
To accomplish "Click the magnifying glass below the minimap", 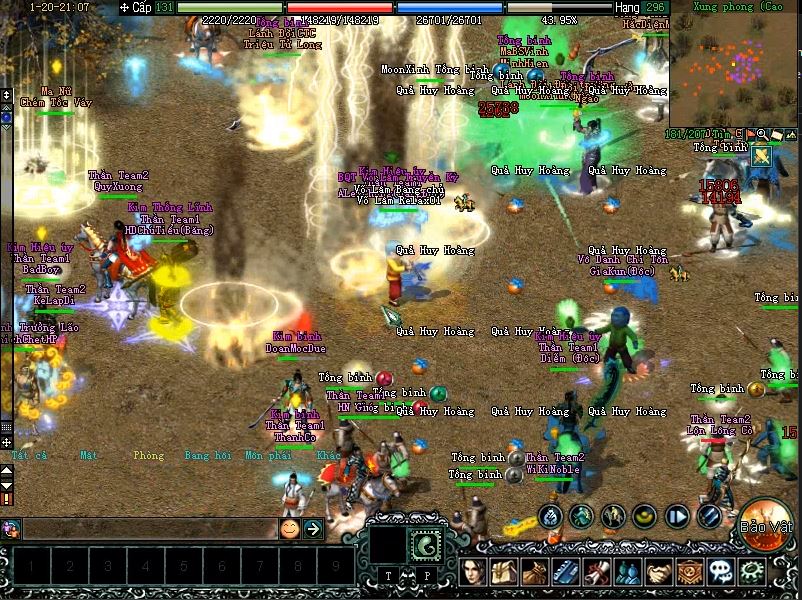I will point(762,134).
